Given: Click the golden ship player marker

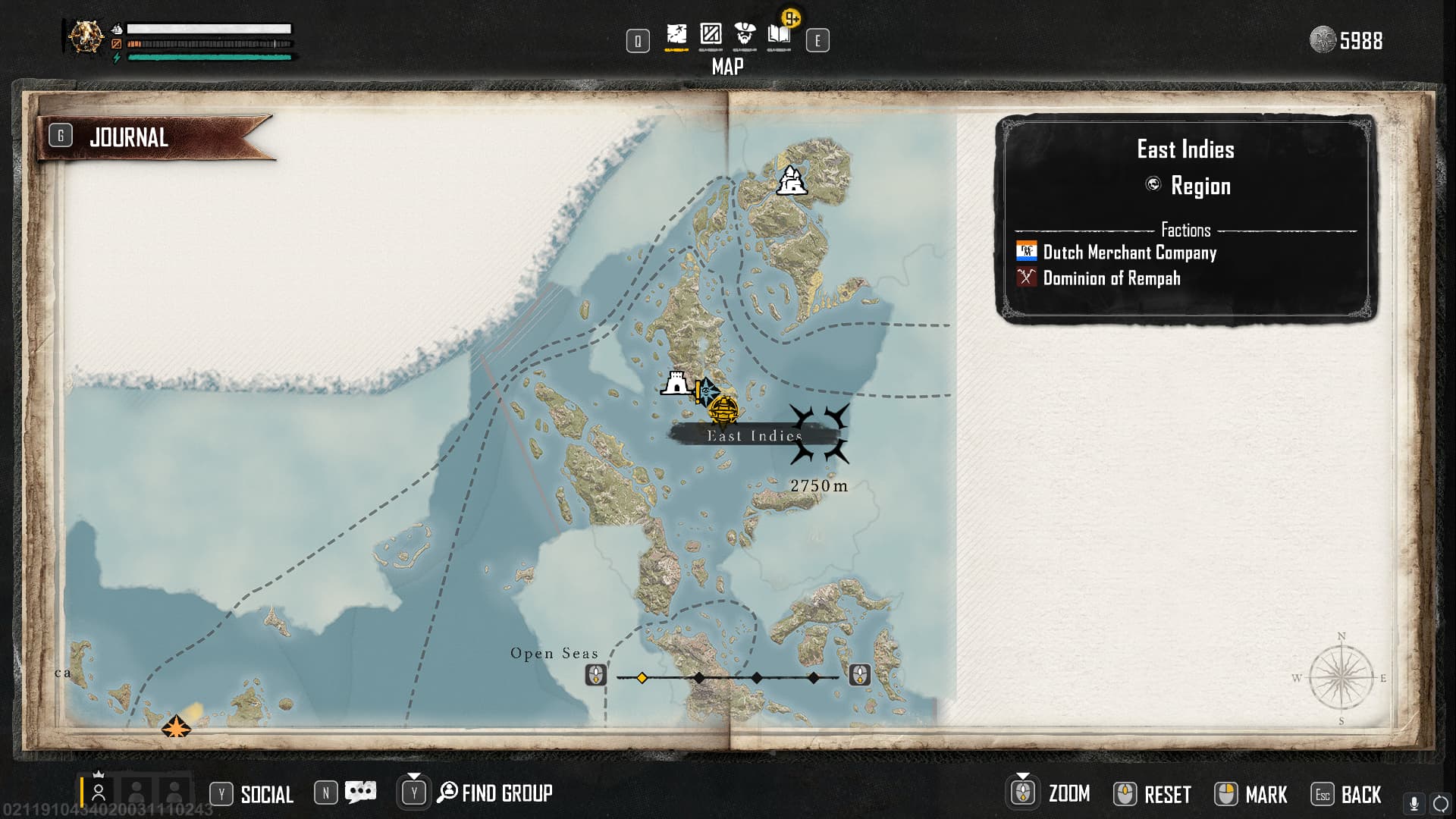Looking at the screenshot, I should click(x=723, y=411).
